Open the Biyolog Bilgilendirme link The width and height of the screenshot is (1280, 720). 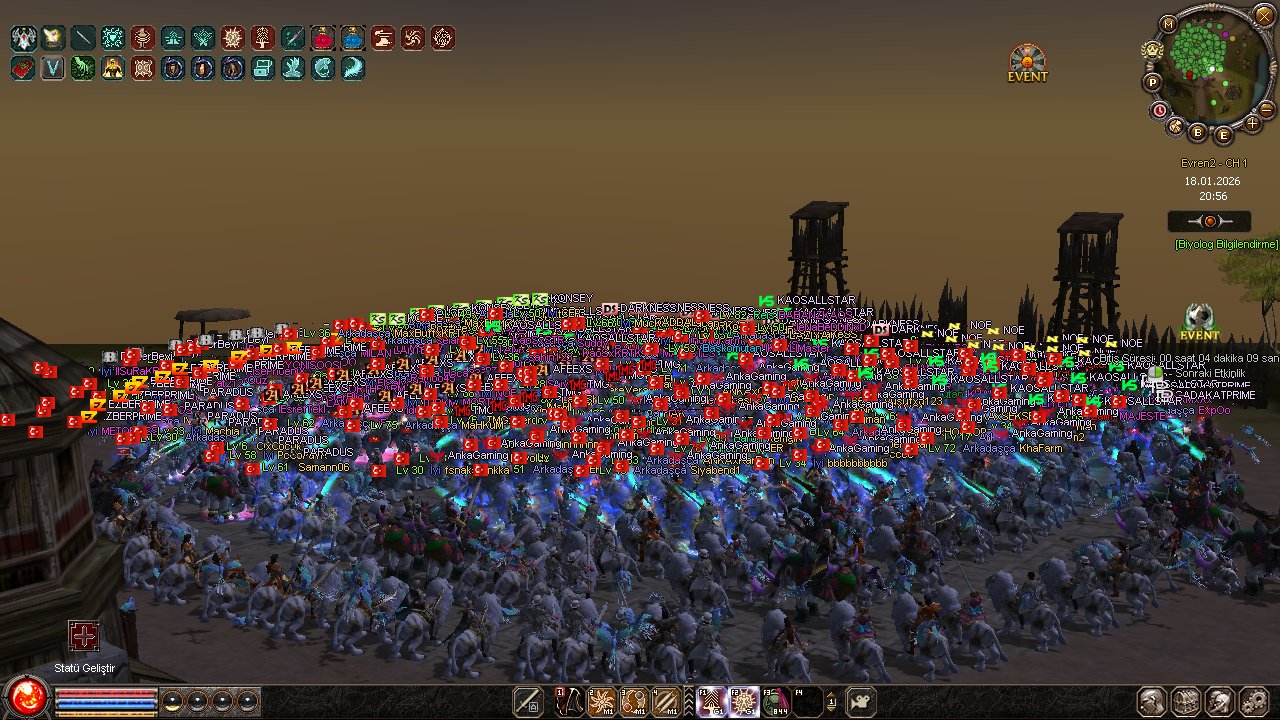1226,244
